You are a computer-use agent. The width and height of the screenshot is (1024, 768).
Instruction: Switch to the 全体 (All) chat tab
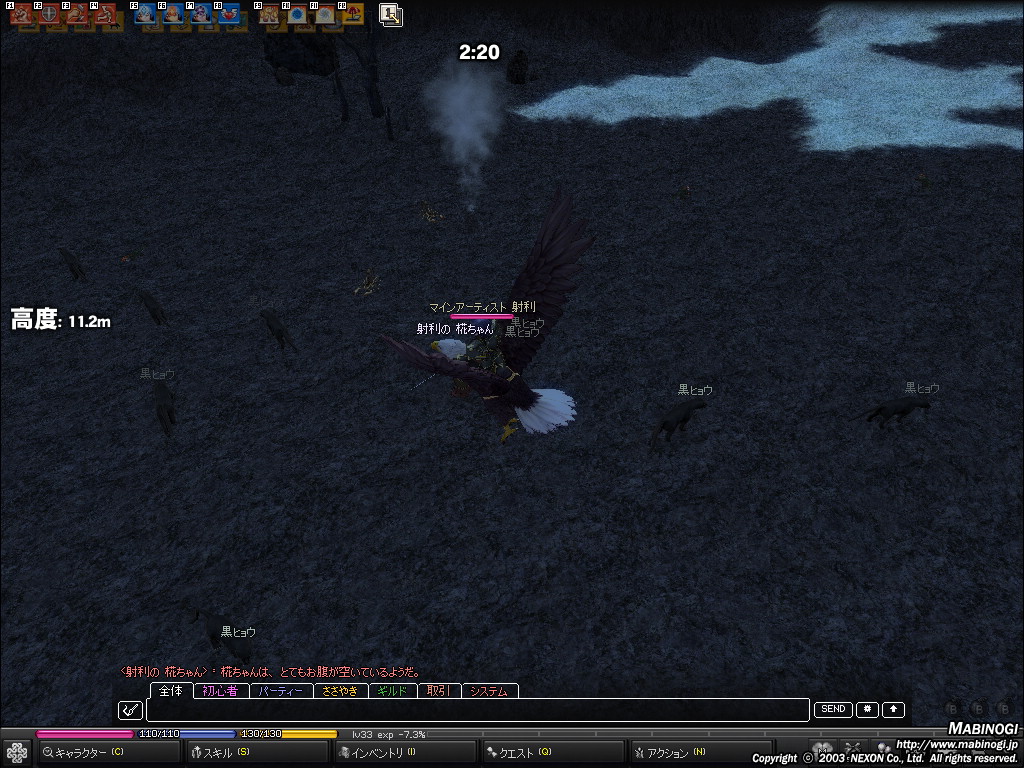coord(171,691)
